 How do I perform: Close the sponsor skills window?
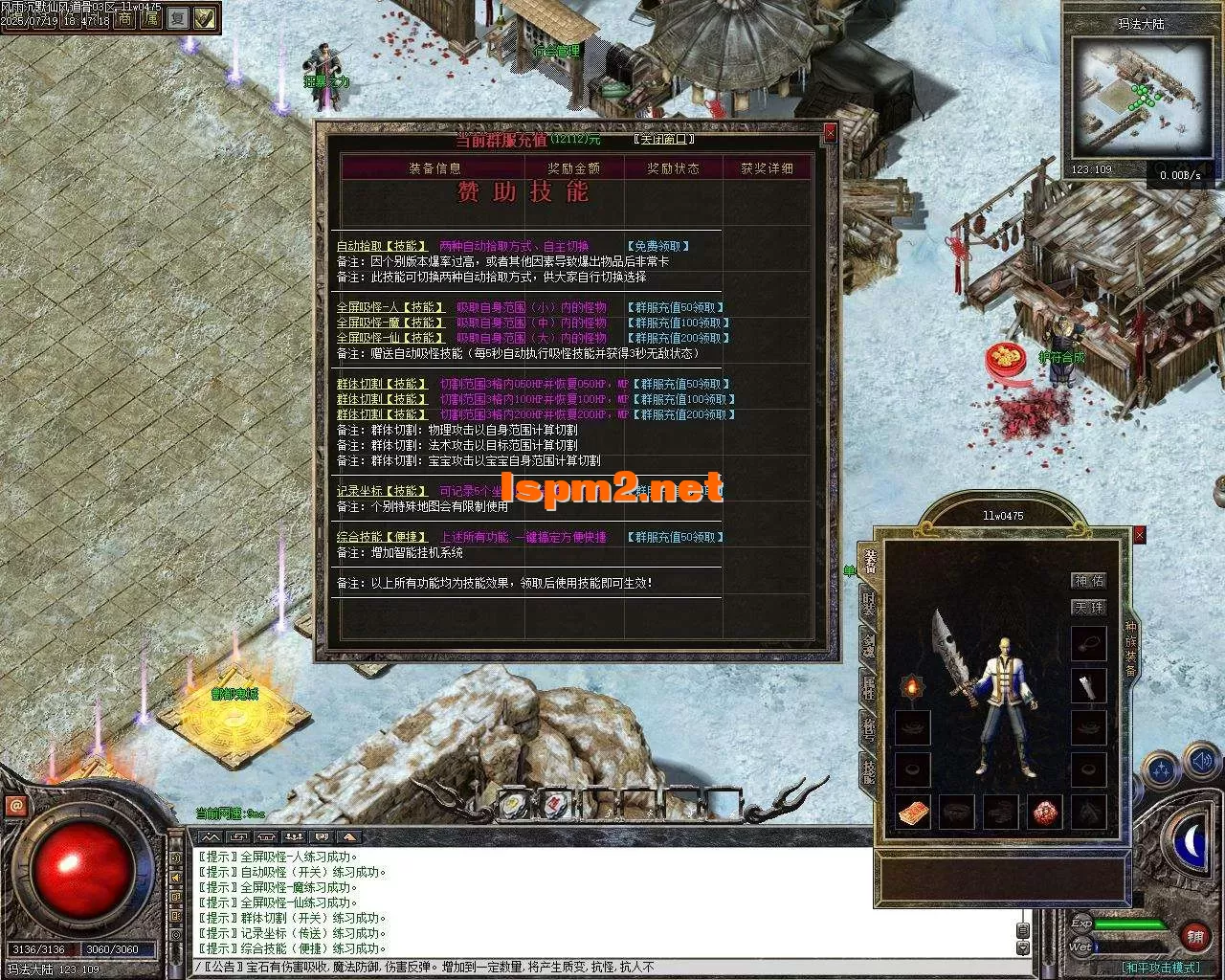click(x=830, y=134)
